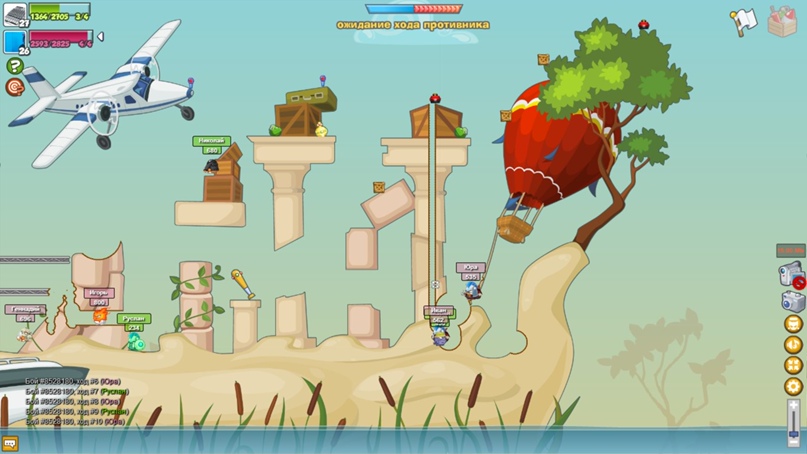Viewport: 807px width, 454px height.
Task: Click the white arrow beside the pink team bar
Action: [100, 37]
